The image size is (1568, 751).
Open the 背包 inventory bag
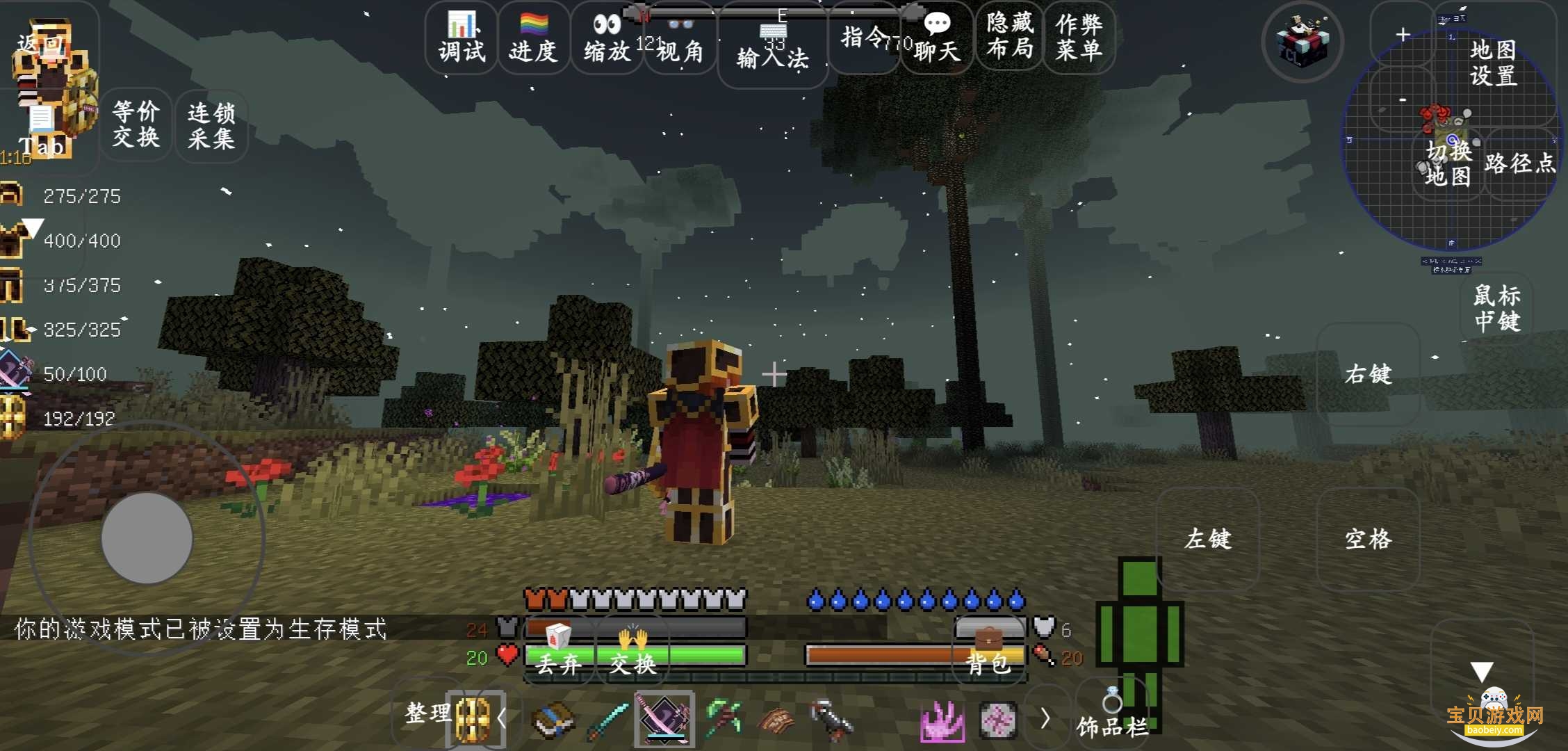988,654
